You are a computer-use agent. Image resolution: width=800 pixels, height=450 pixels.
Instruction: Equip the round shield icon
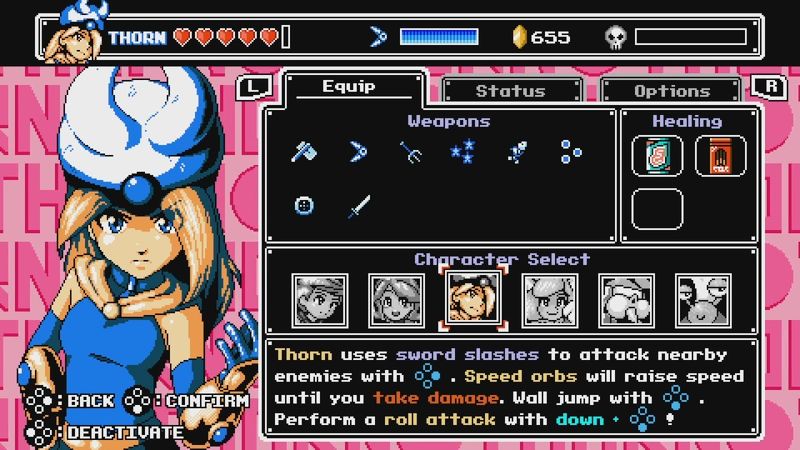click(304, 206)
